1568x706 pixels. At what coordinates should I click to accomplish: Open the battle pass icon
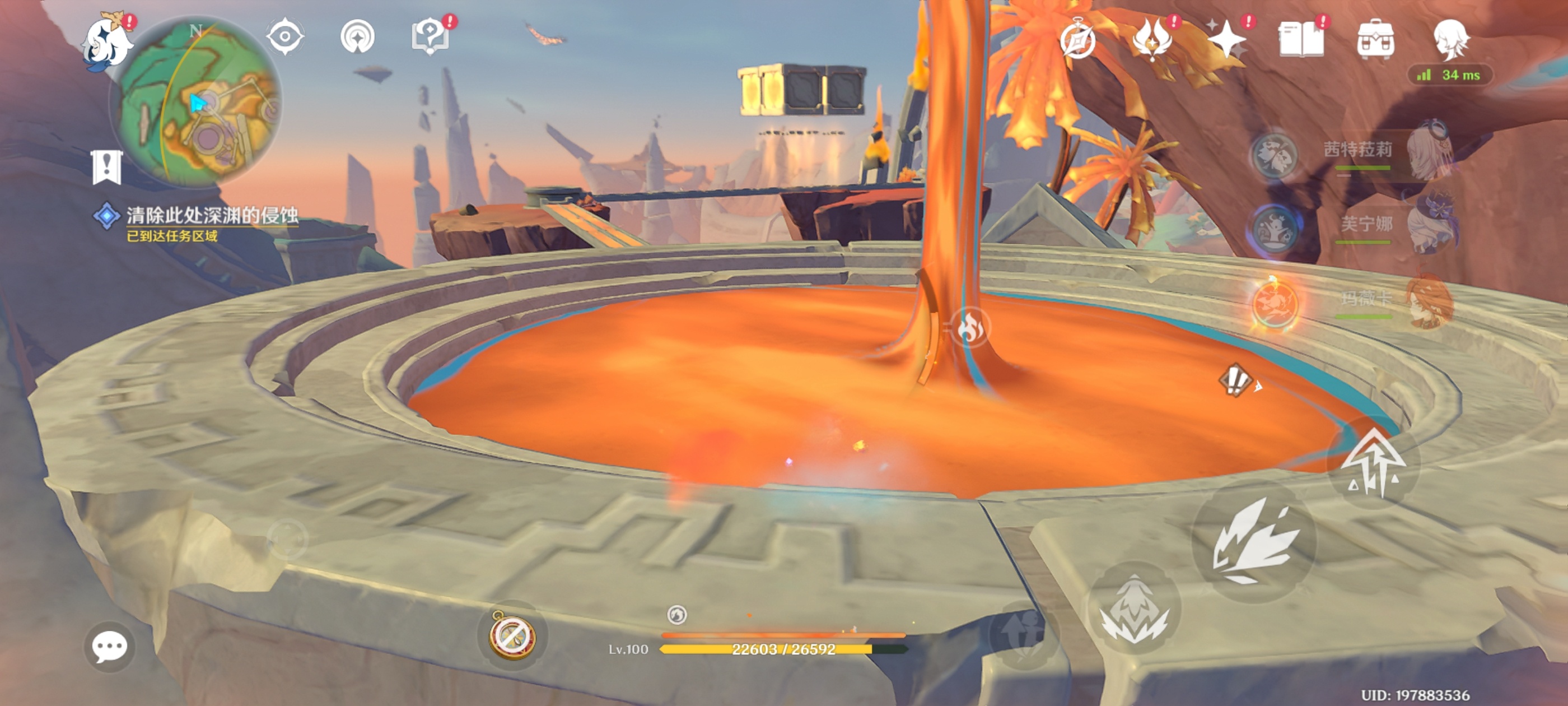(1152, 40)
